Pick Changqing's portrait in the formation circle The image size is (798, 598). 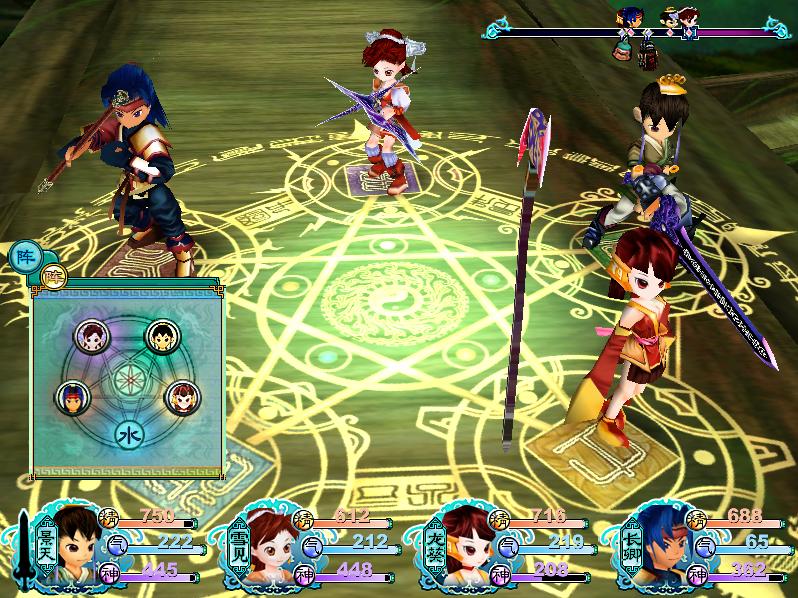click(71, 397)
